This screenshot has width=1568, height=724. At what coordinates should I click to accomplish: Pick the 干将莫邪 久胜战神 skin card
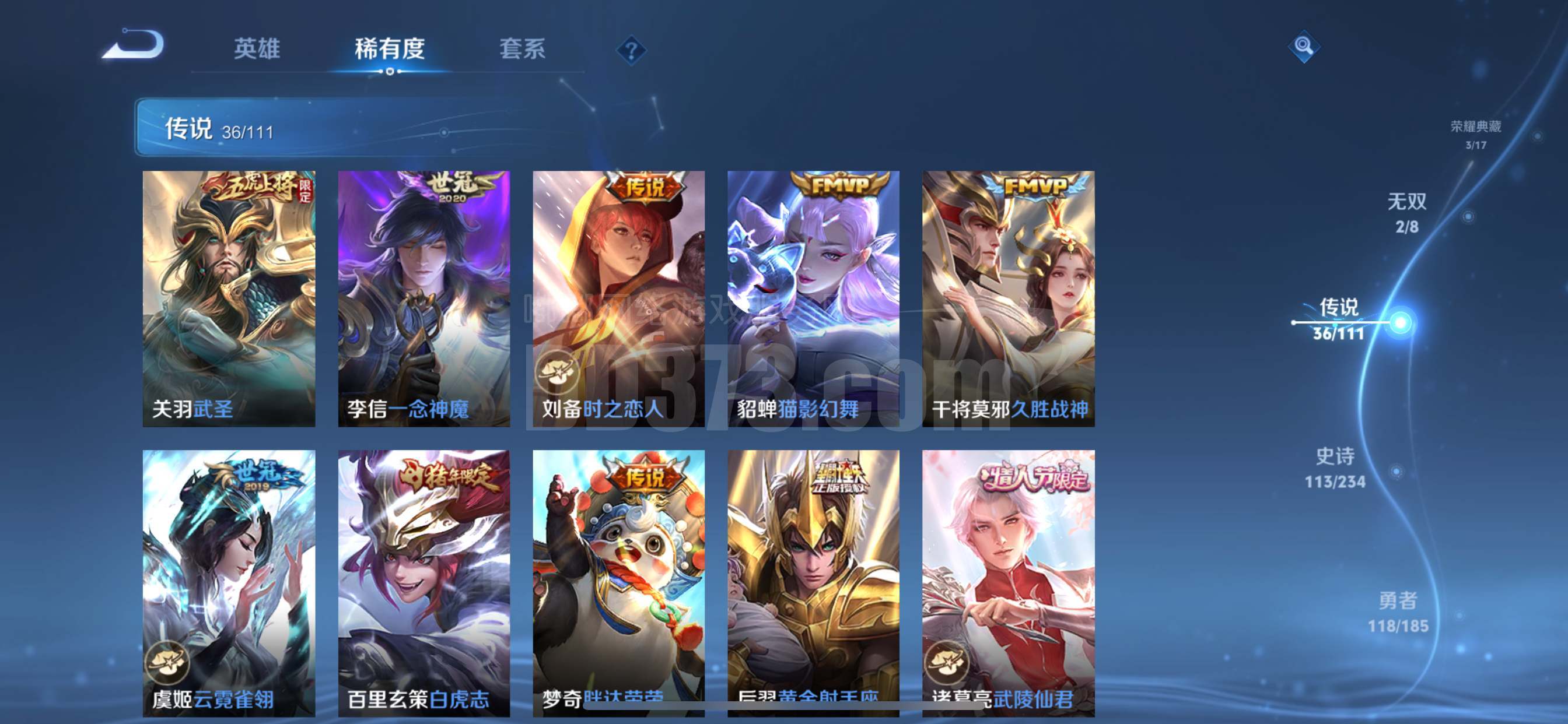(1008, 298)
